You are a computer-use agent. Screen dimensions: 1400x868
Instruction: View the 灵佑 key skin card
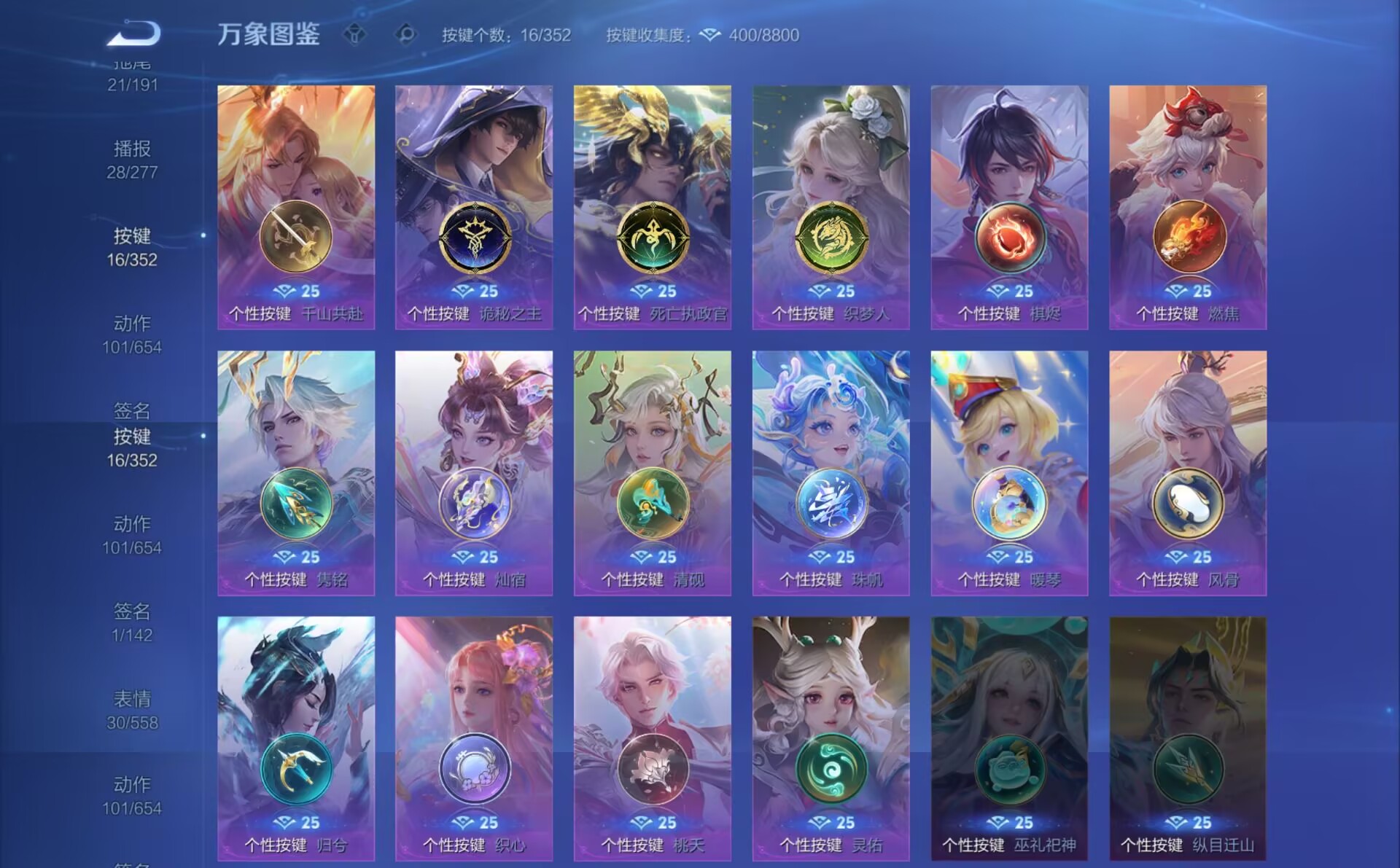pyautogui.click(x=831, y=738)
